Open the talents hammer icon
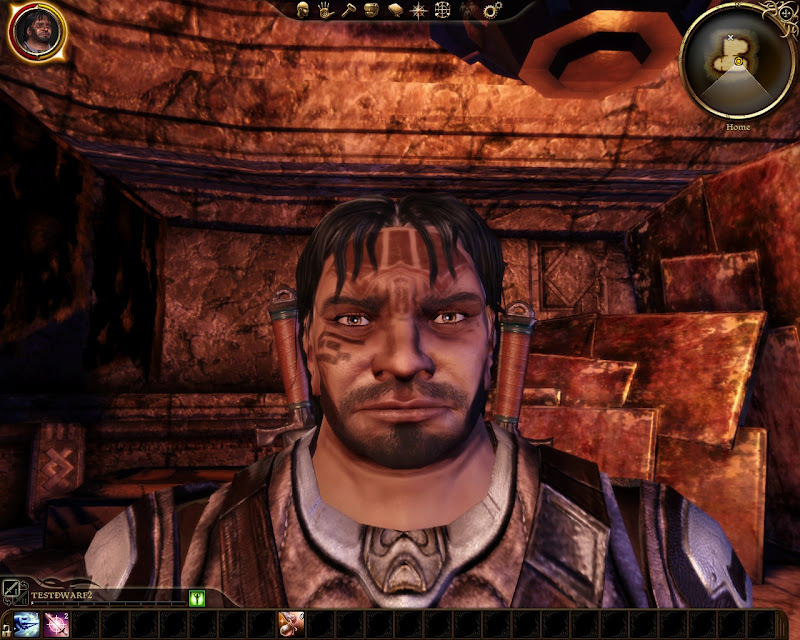Screen dimensions: 800x640 pos(347,10)
